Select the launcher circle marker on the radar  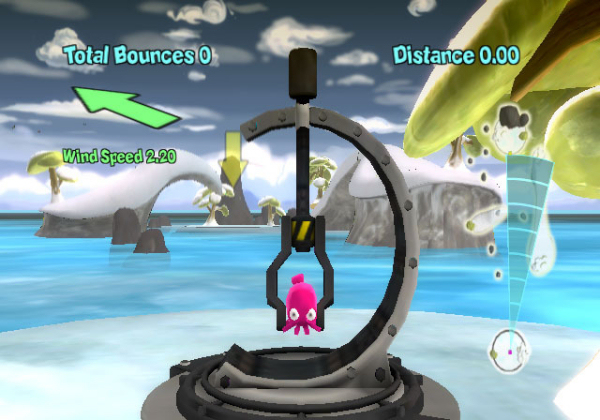(x=510, y=350)
